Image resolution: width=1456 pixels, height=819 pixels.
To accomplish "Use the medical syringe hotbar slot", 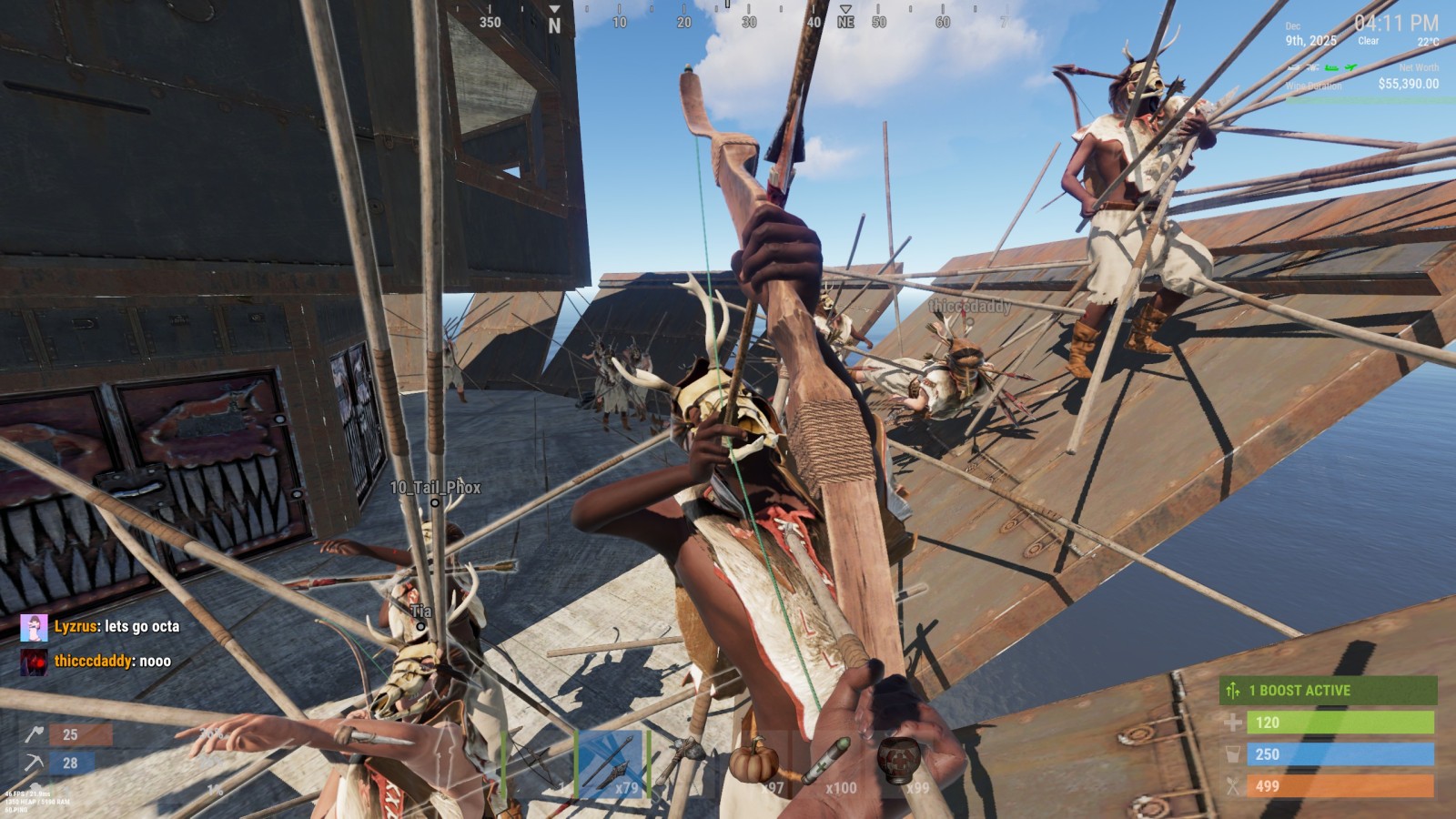I will pos(831,763).
